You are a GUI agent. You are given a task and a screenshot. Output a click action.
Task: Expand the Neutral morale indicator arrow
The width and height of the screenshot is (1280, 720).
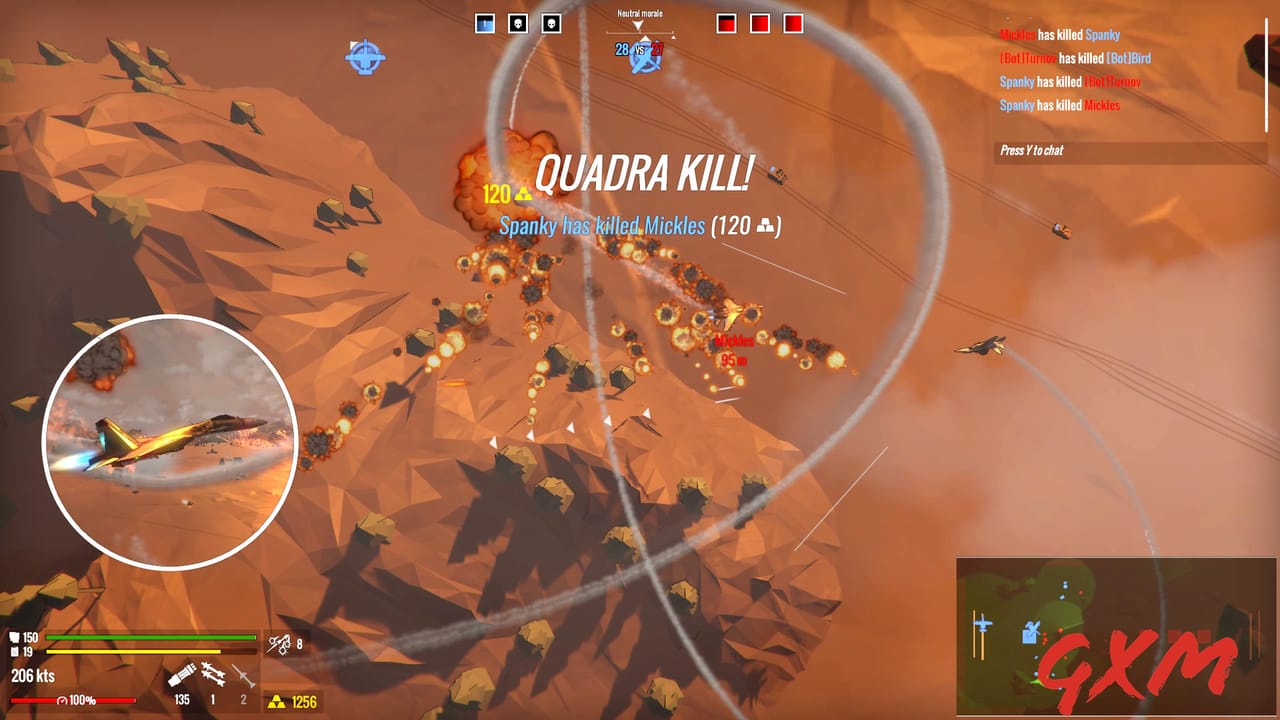(x=637, y=26)
